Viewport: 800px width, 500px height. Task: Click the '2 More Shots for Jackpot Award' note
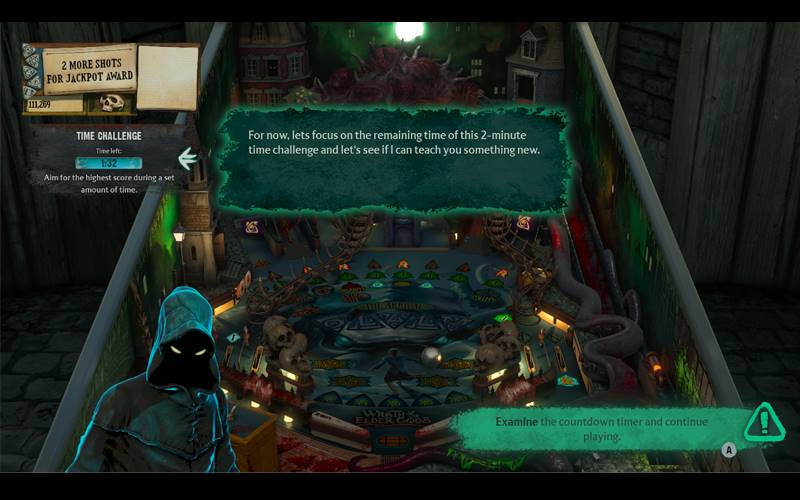(77, 69)
